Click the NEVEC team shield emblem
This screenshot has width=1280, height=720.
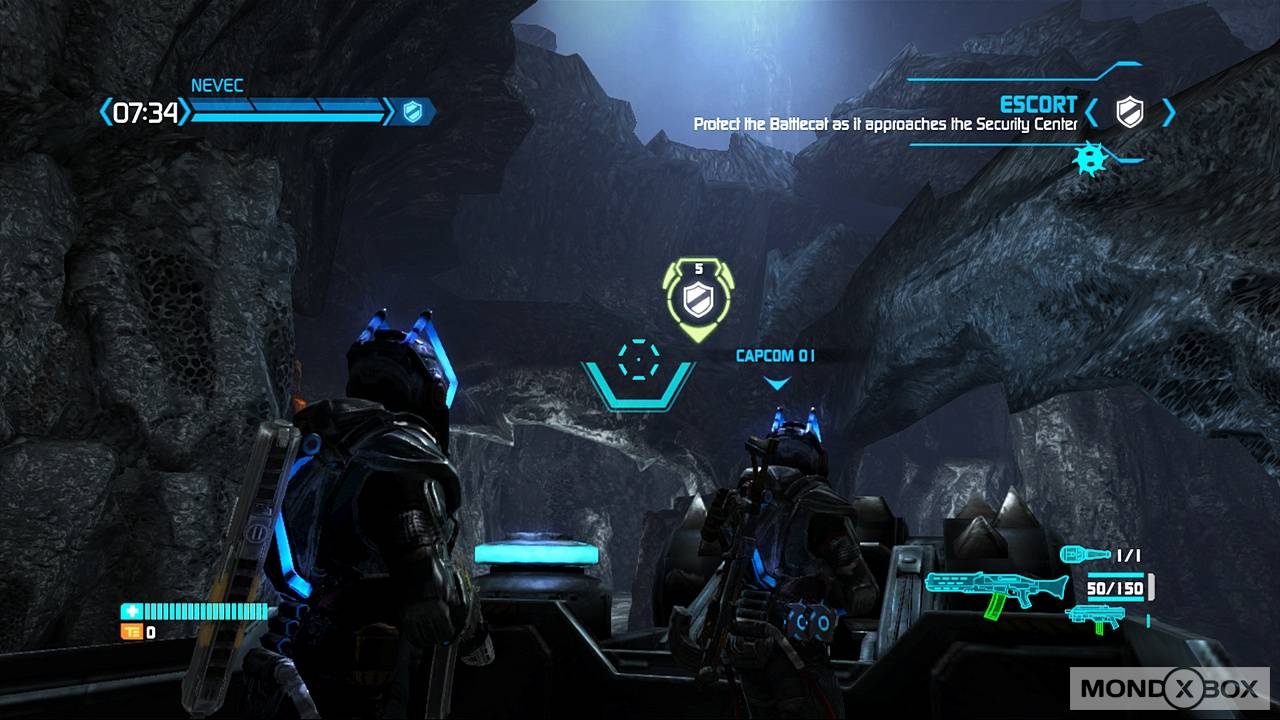412,111
